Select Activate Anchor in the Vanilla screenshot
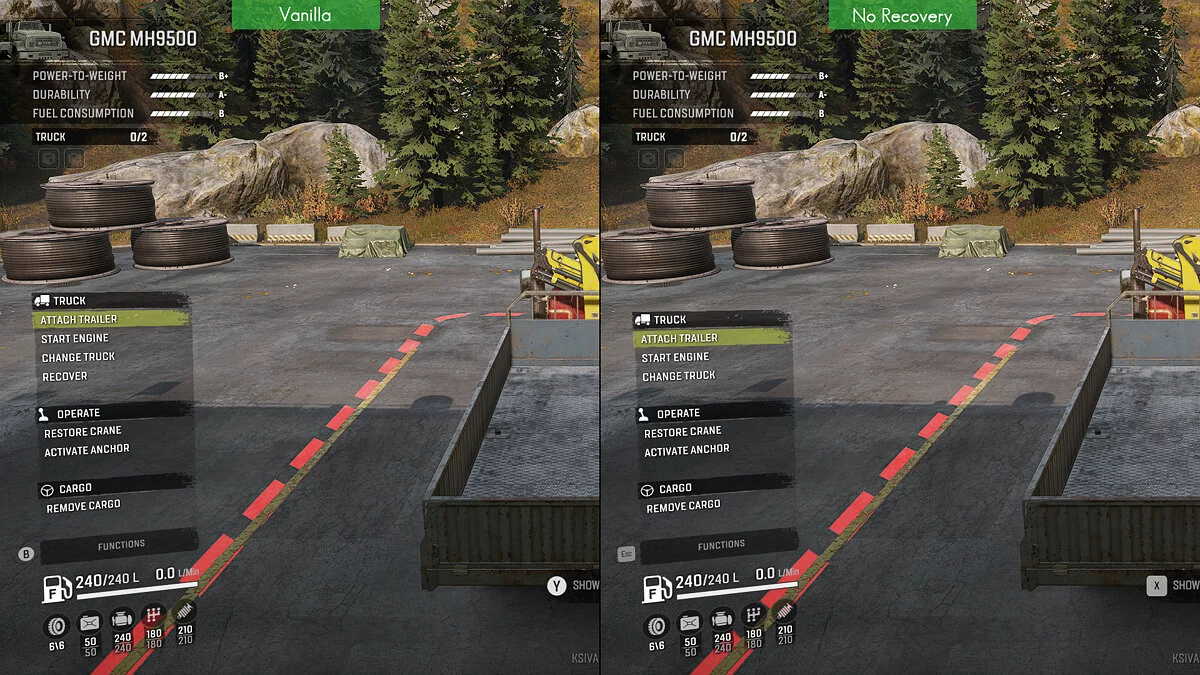 (x=87, y=451)
